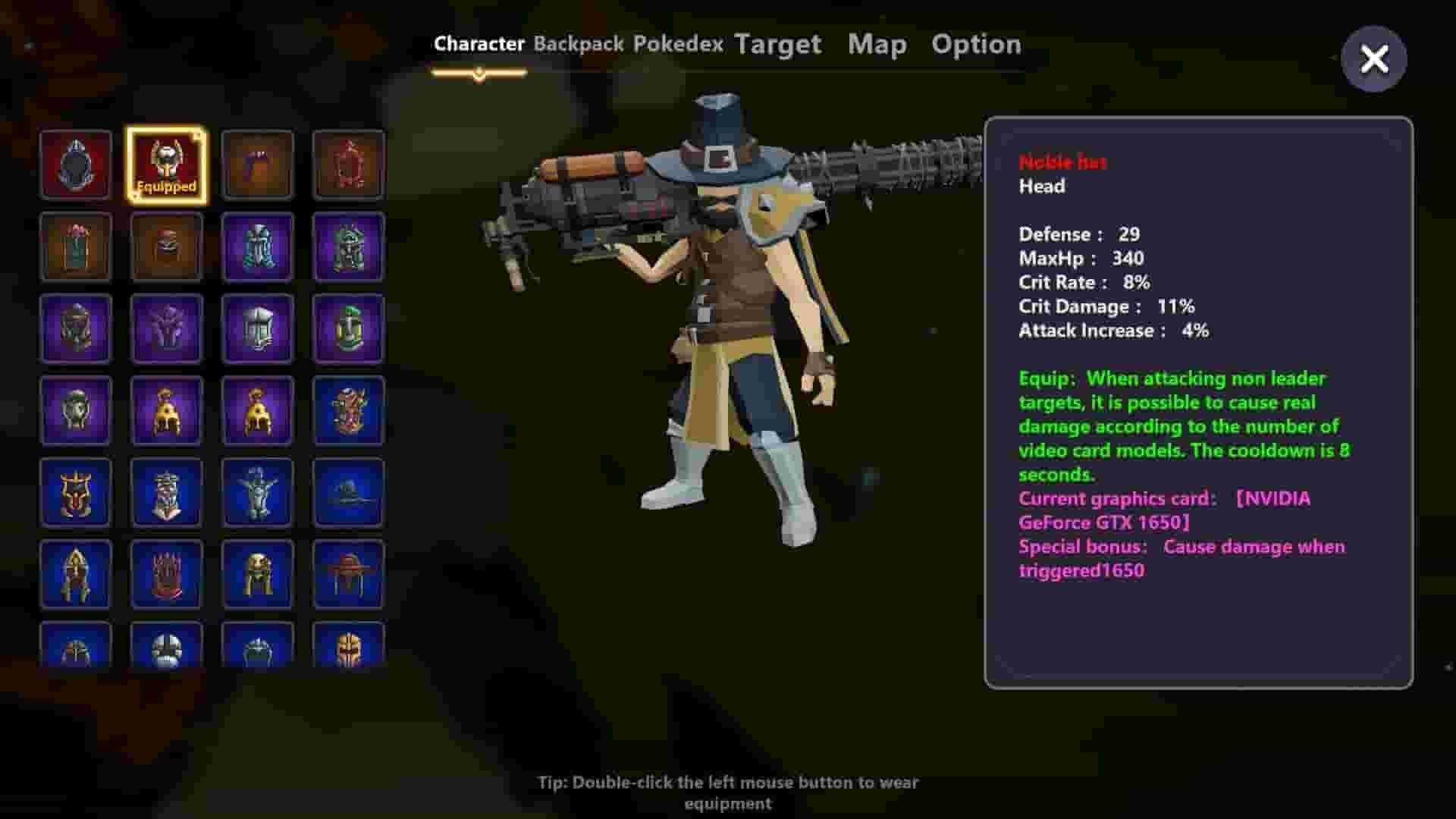Screen dimensions: 1456x819
Task: Switch to the Map tab
Action: pyautogui.click(x=876, y=43)
